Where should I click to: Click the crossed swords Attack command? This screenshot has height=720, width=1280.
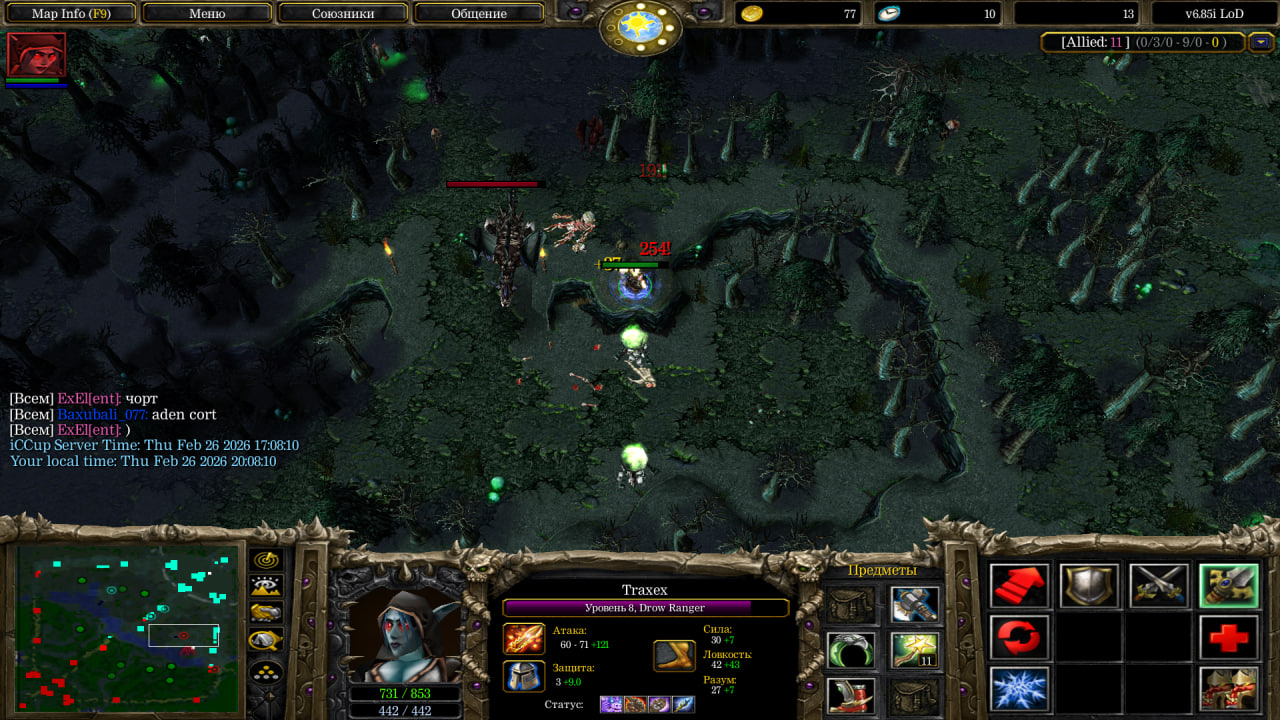tap(1159, 586)
